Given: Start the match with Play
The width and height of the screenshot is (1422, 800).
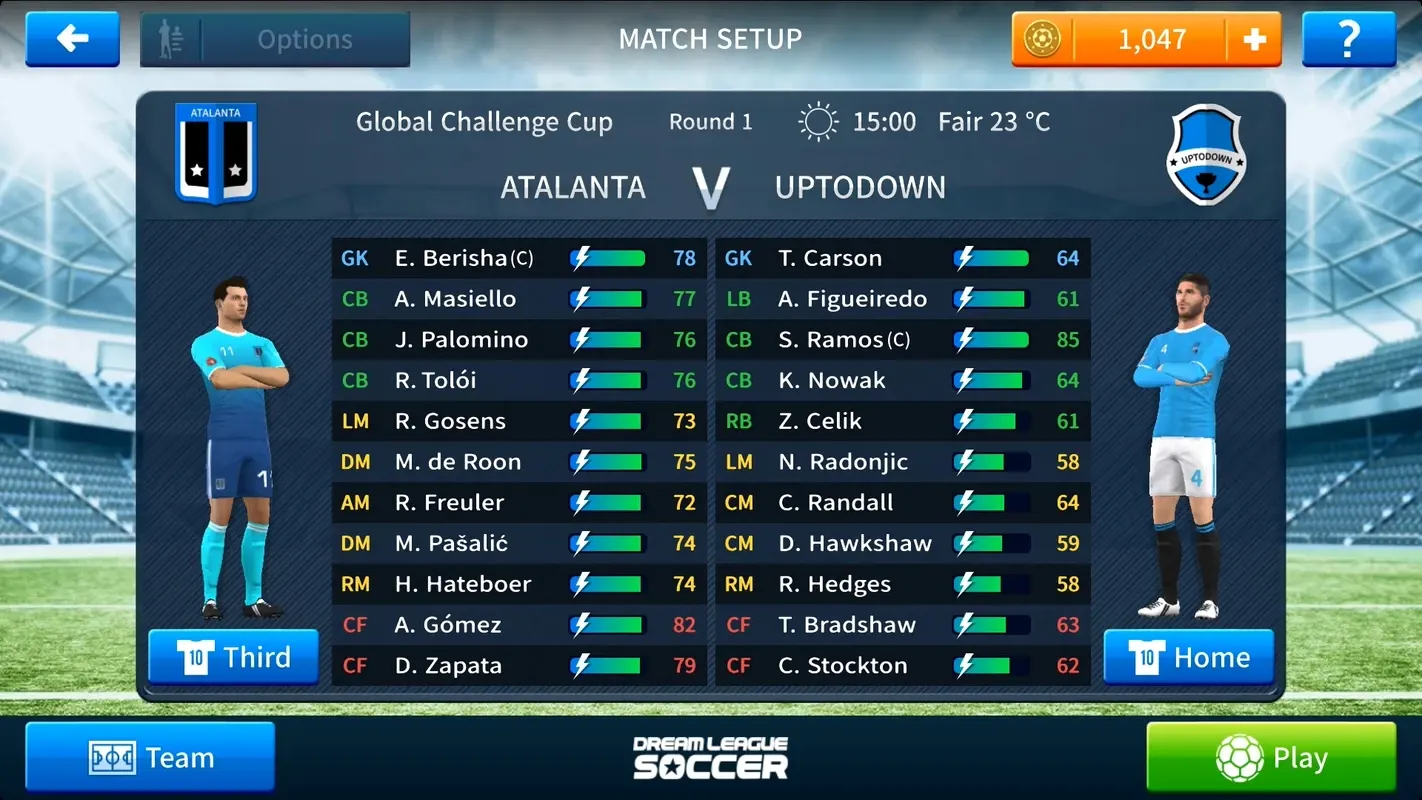Looking at the screenshot, I should (x=1270, y=758).
